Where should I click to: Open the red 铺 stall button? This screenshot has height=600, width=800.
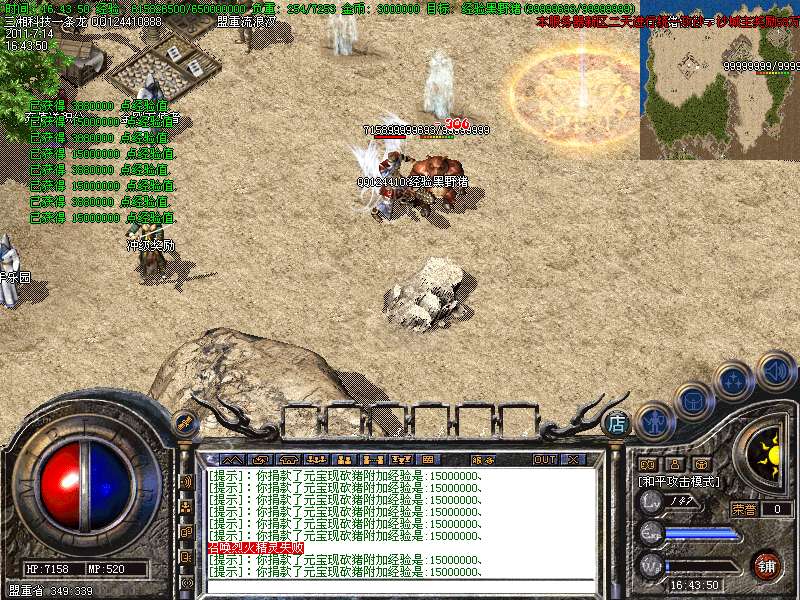(767, 565)
